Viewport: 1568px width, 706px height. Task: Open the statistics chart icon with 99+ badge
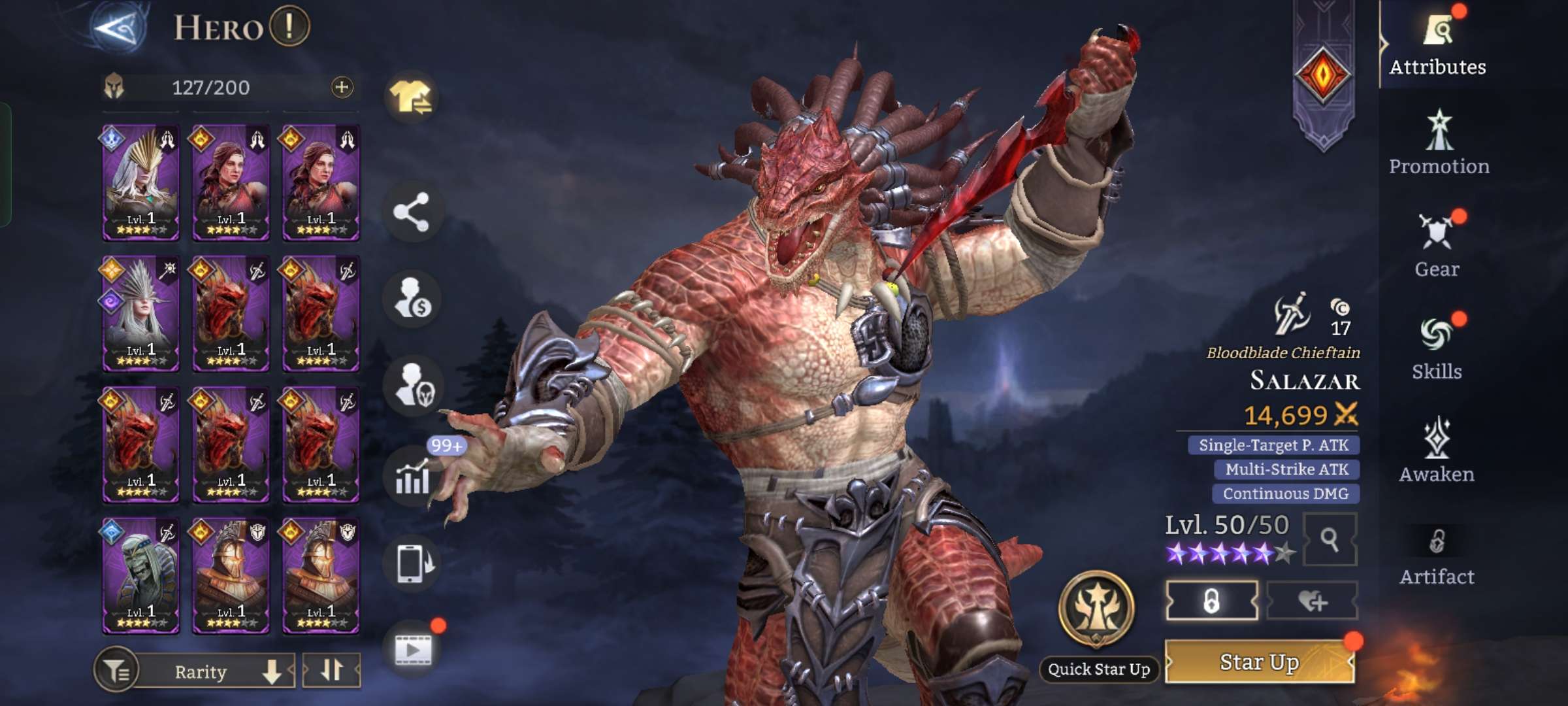pyautogui.click(x=413, y=476)
